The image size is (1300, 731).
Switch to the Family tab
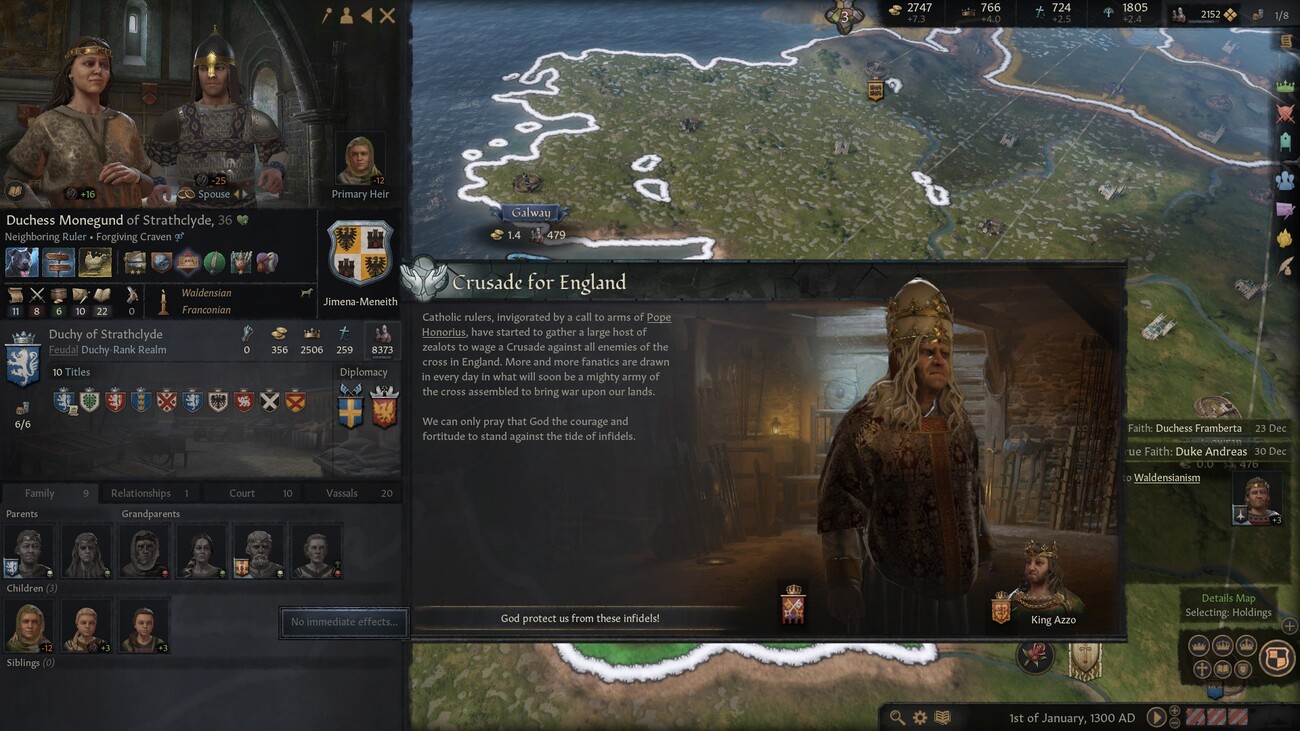point(40,493)
